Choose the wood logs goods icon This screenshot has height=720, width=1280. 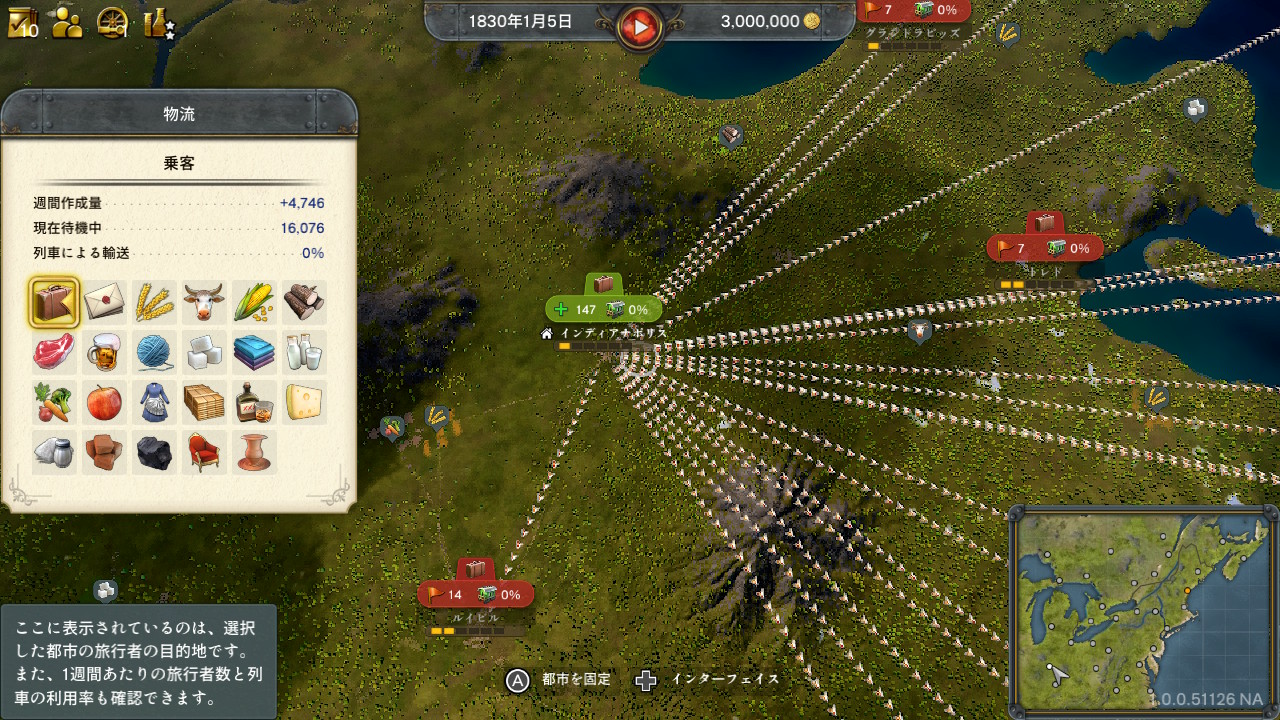click(304, 302)
